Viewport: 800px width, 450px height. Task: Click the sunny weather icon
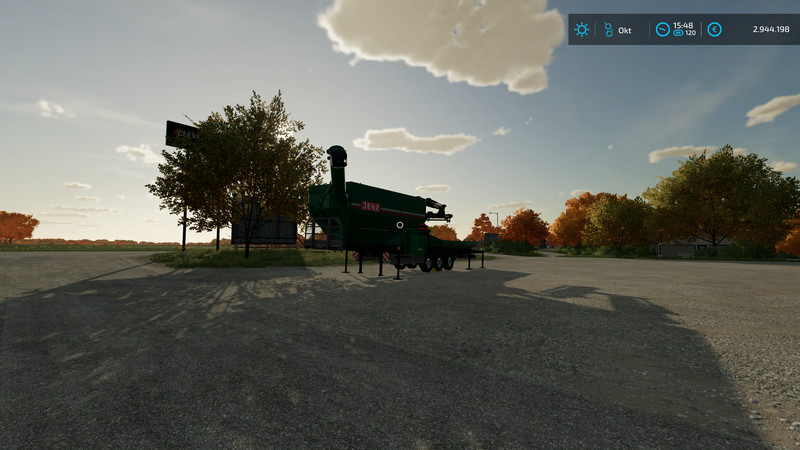pyautogui.click(x=581, y=30)
